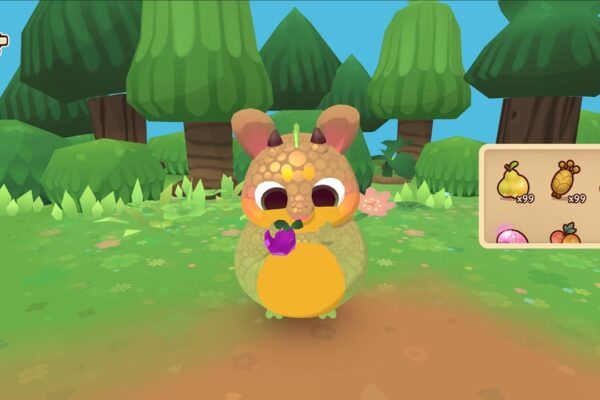600x400 pixels.
Task: Select the yellow pear item slot
Action: click(513, 181)
